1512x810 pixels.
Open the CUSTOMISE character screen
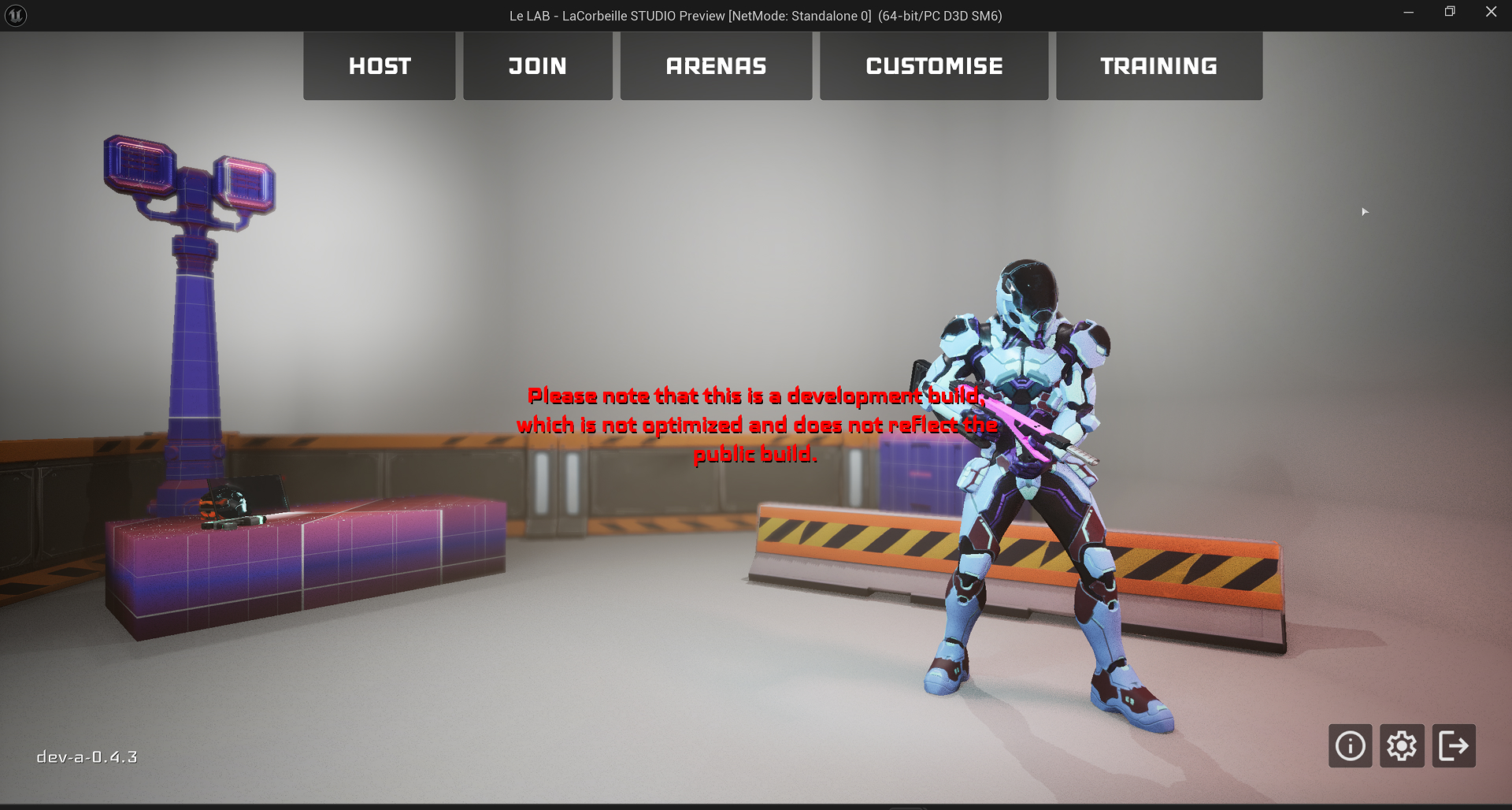tap(934, 66)
